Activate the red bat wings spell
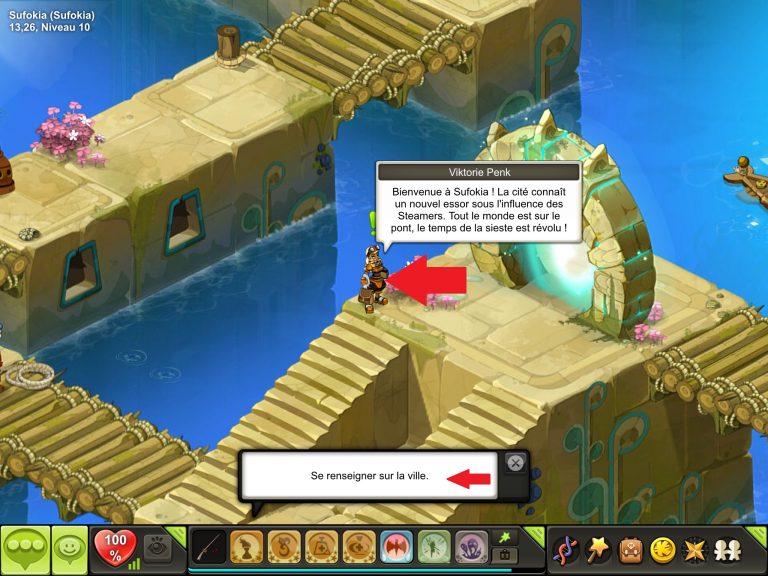Screen dimensions: 768x576 pyautogui.click(x=397, y=548)
